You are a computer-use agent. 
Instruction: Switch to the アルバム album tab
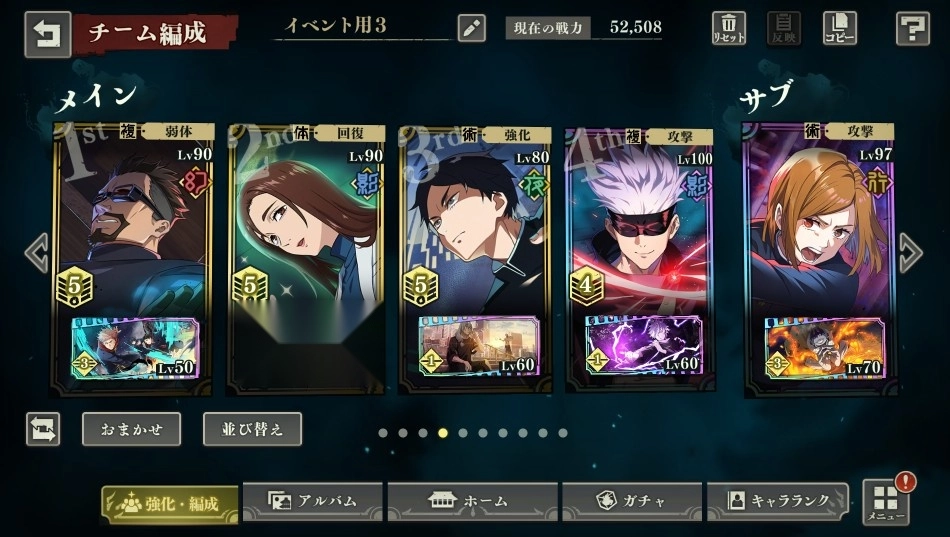click(313, 501)
